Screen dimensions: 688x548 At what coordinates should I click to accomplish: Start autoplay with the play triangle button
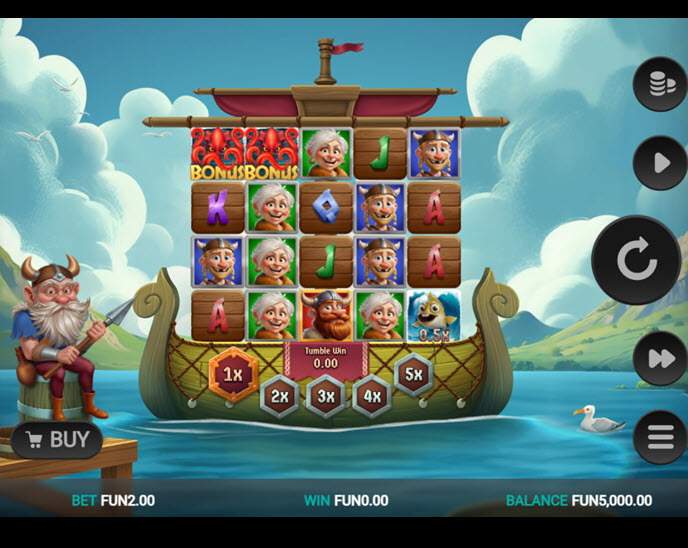tap(660, 163)
